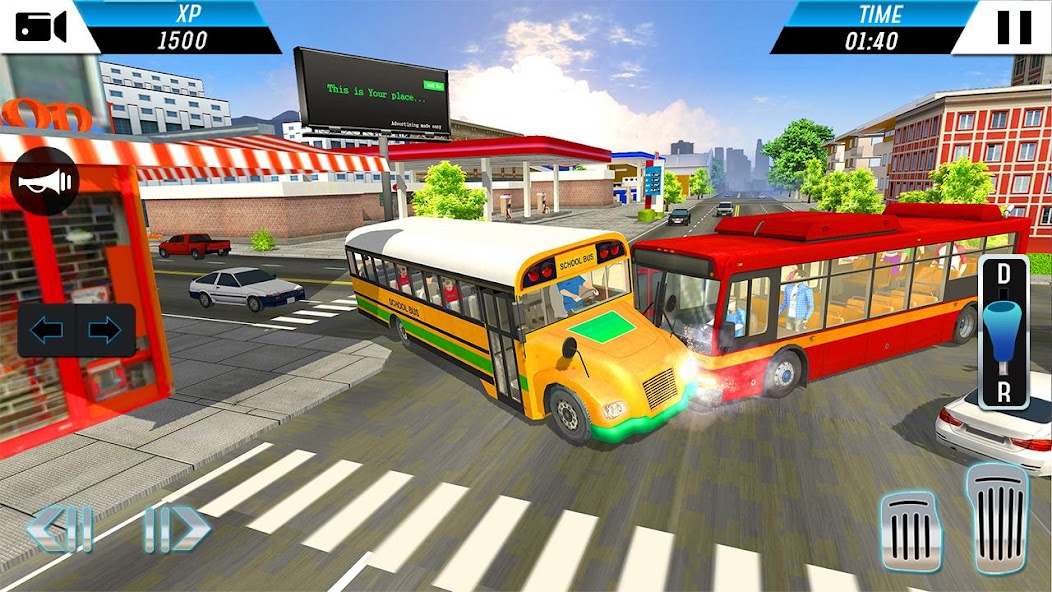Viewport: 1052px width, 592px height.
Task: Shift the D/R gear lever
Action: tap(1003, 332)
